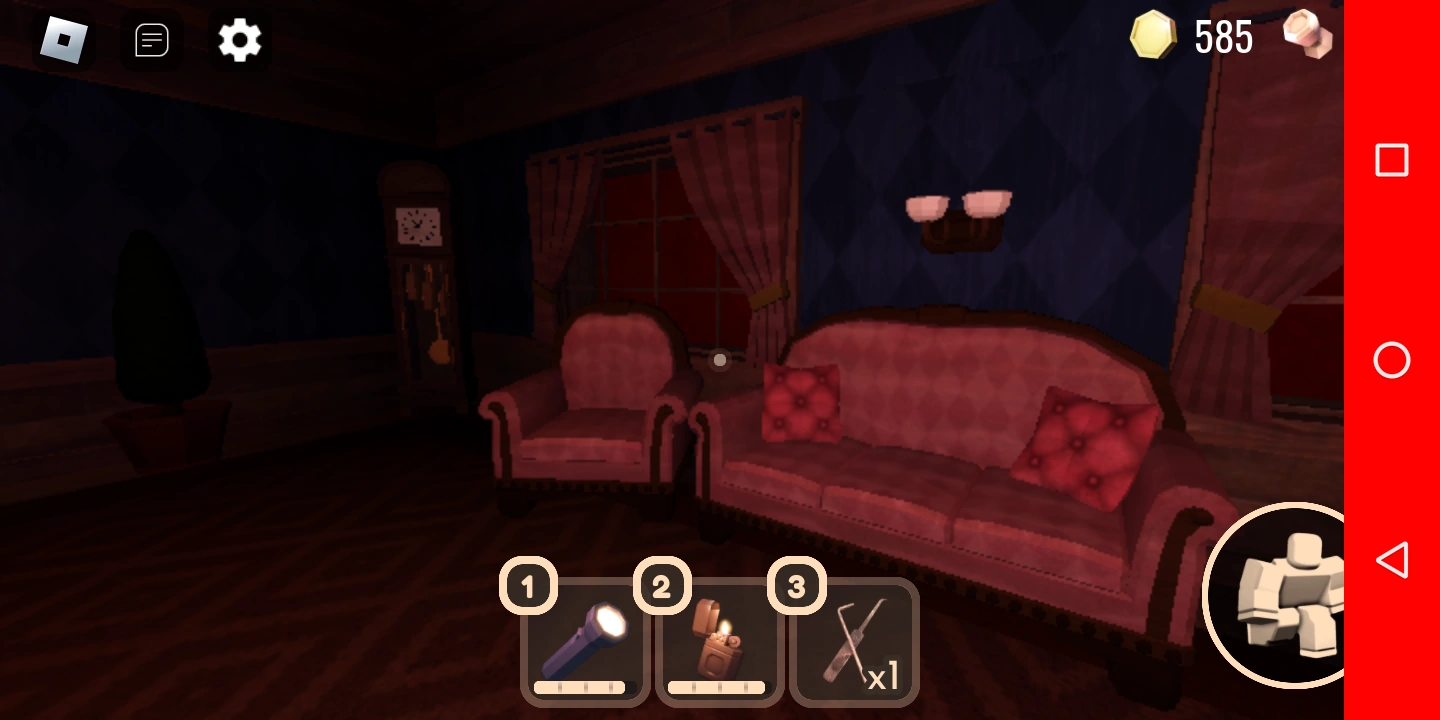
Task: Open the Roblox main menu
Action: point(64,40)
